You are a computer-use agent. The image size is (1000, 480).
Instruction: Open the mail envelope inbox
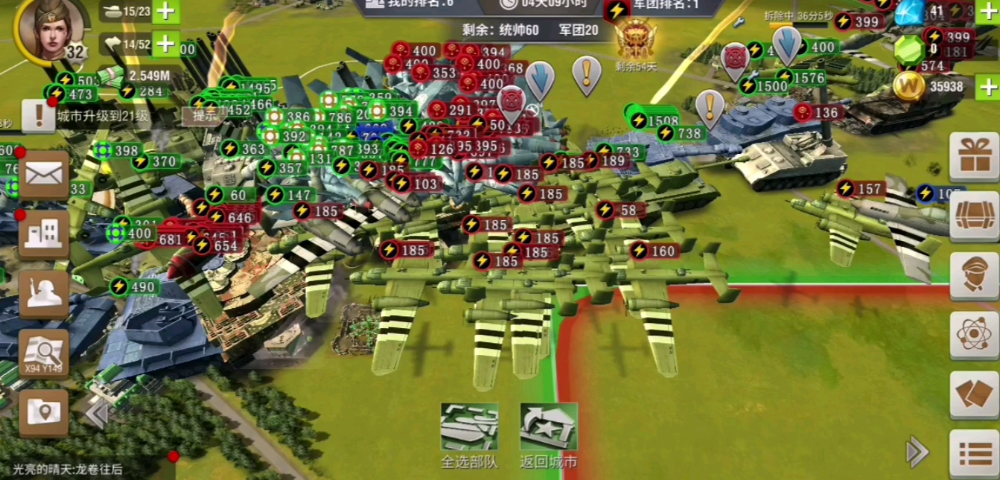click(x=44, y=176)
